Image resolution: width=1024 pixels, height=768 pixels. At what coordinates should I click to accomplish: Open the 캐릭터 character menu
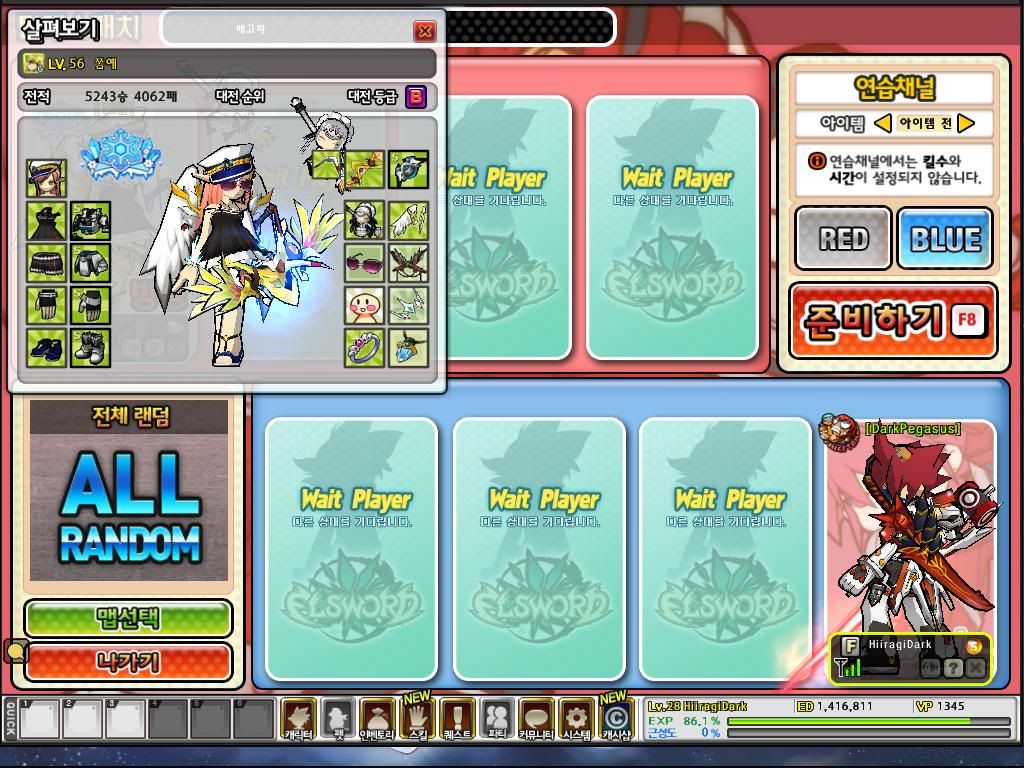[x=298, y=717]
